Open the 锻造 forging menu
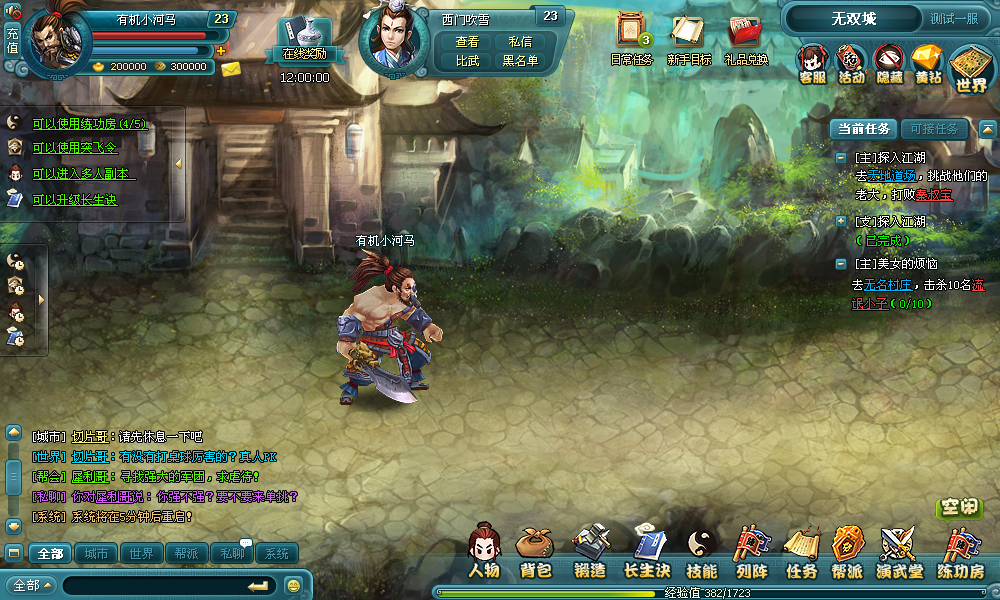Viewport: 1000px width, 600px height. click(590, 551)
